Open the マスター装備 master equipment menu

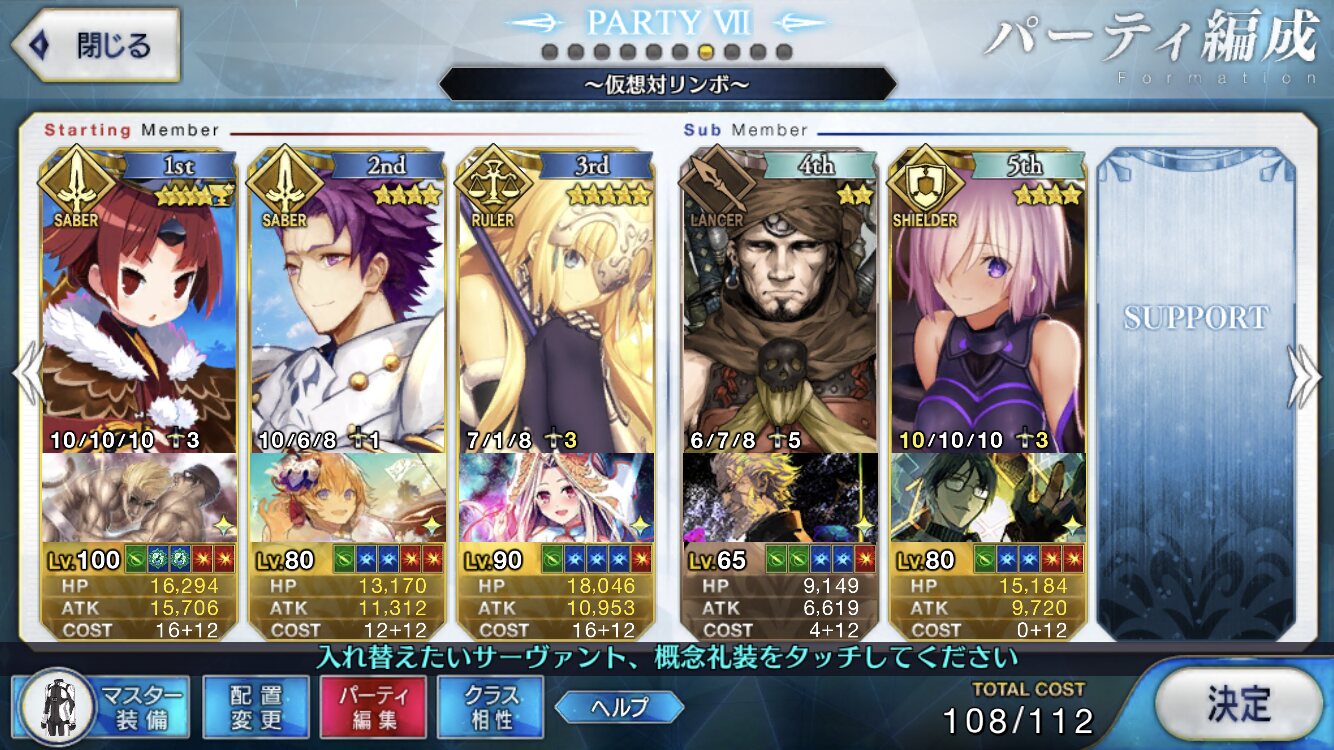[103, 706]
